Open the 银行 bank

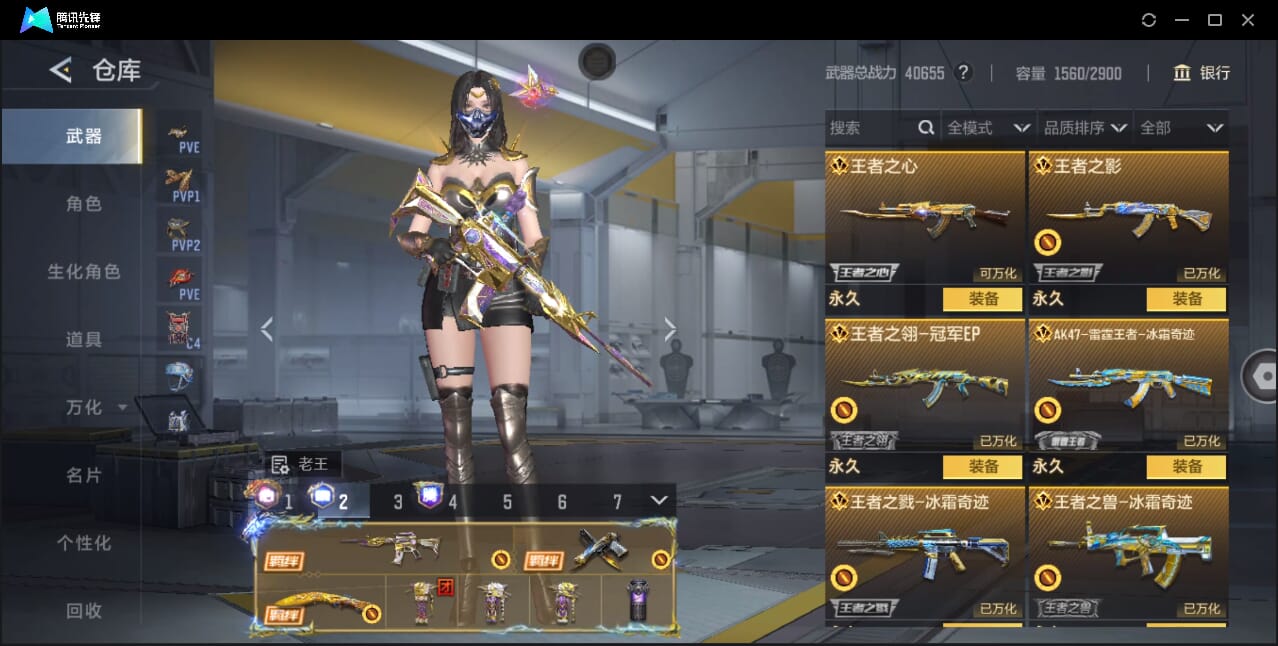click(1202, 73)
